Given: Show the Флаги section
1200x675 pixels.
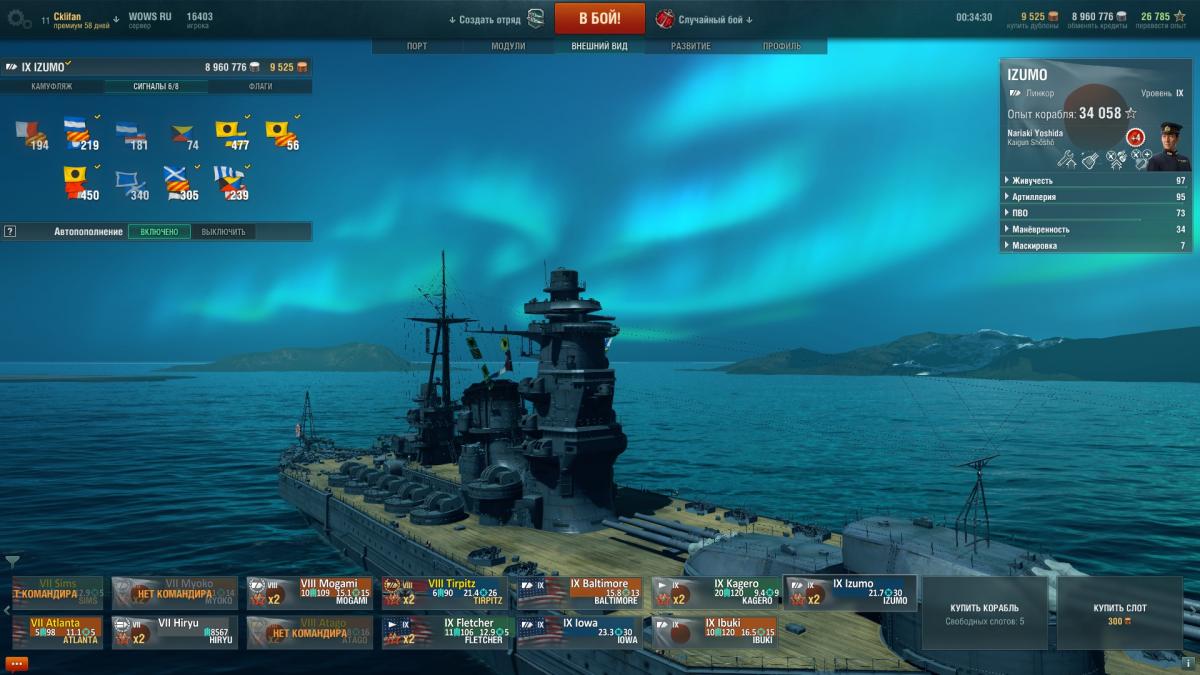Looking at the screenshot, I should point(261,87).
